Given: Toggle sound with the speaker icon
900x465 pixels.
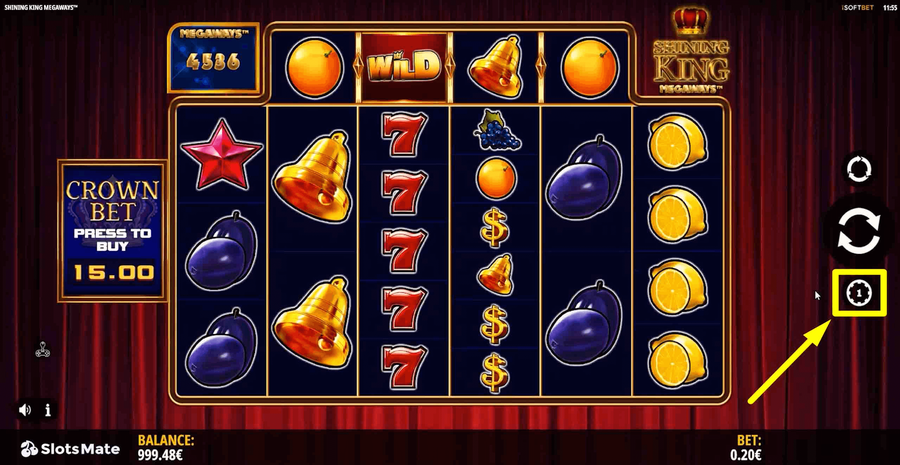Looking at the screenshot, I should (x=25, y=410).
